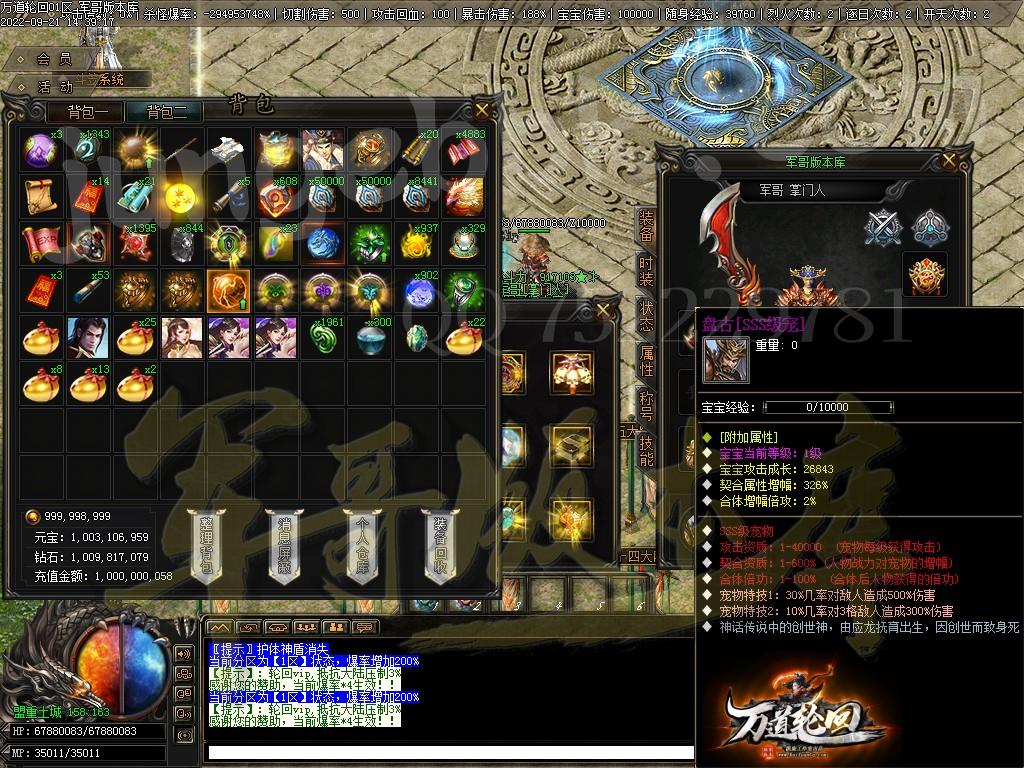Switch to the 时装 costume tab
This screenshot has width=1024, height=768.
[646, 272]
